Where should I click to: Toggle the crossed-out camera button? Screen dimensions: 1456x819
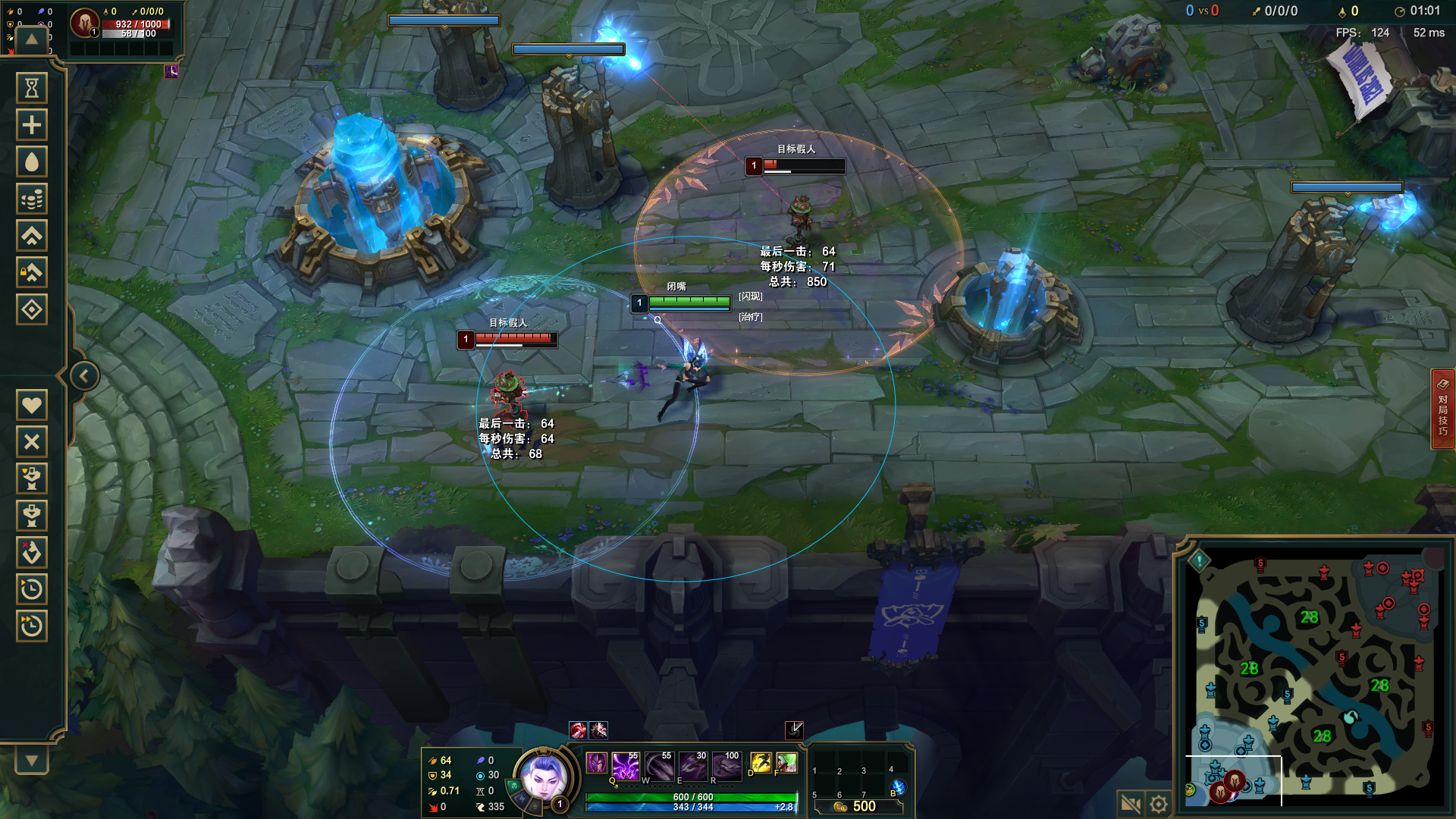point(1131,804)
